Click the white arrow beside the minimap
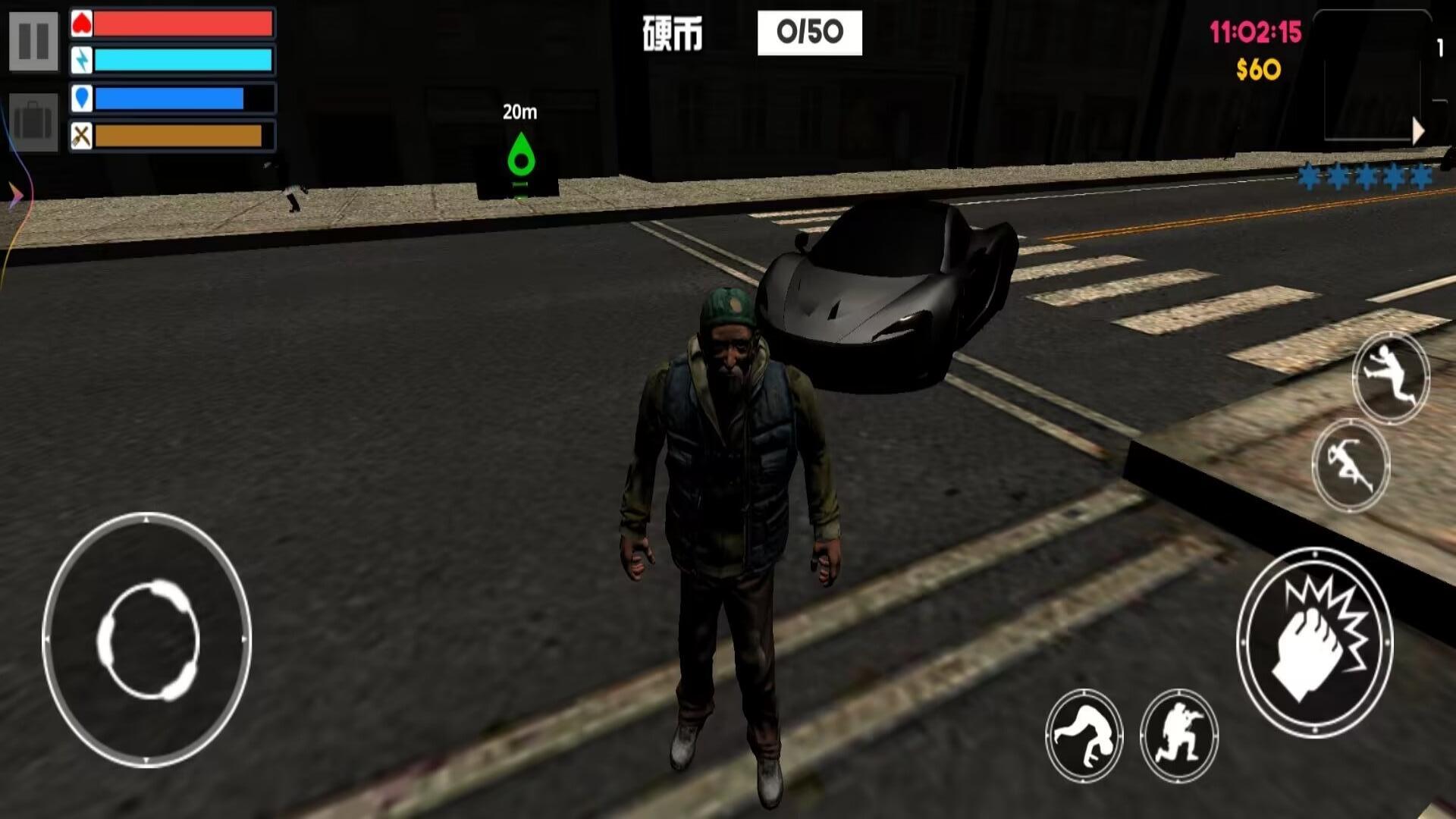The height and width of the screenshot is (819, 1456). pyautogui.click(x=1419, y=132)
